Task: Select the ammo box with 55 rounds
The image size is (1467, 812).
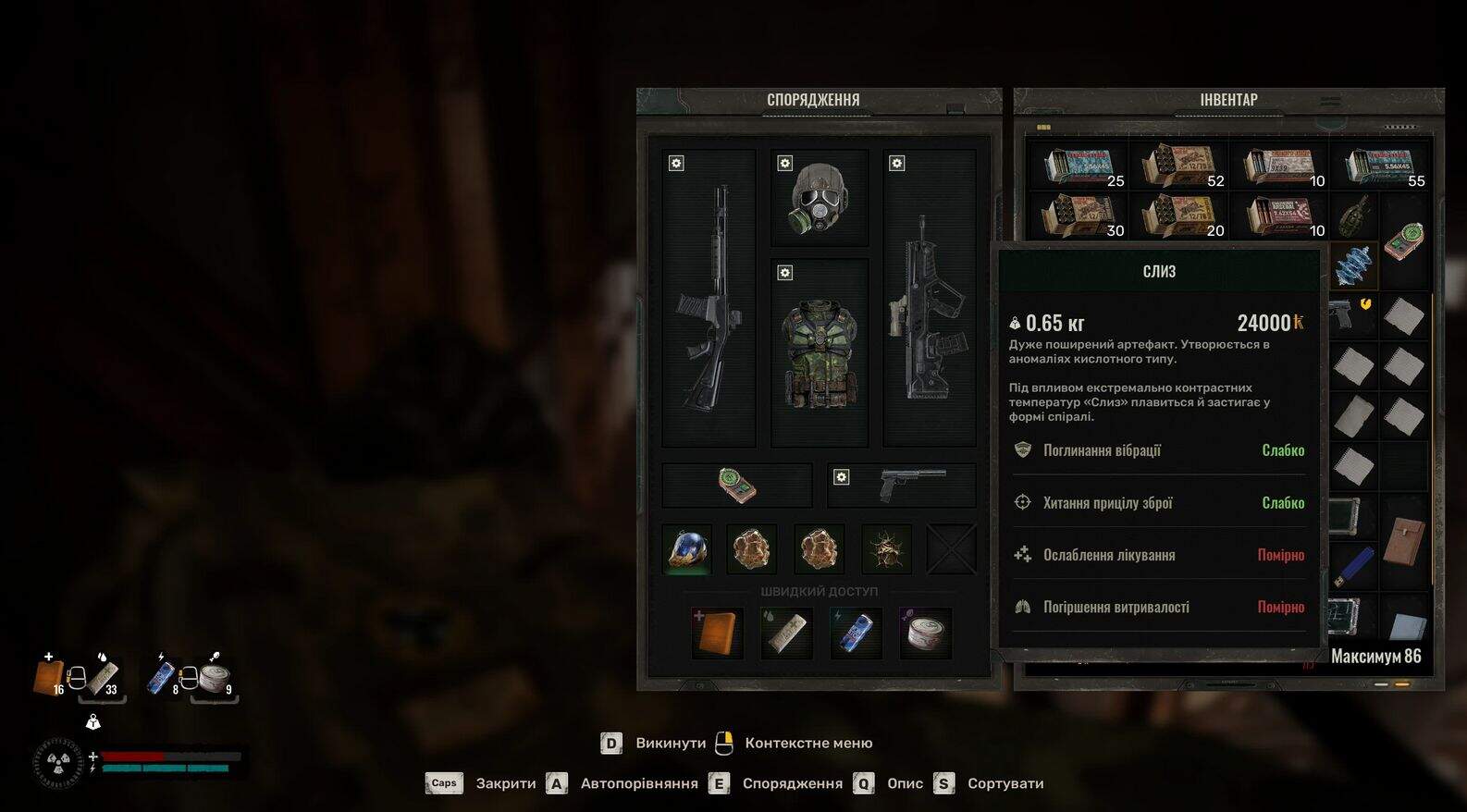Action: [1379, 166]
